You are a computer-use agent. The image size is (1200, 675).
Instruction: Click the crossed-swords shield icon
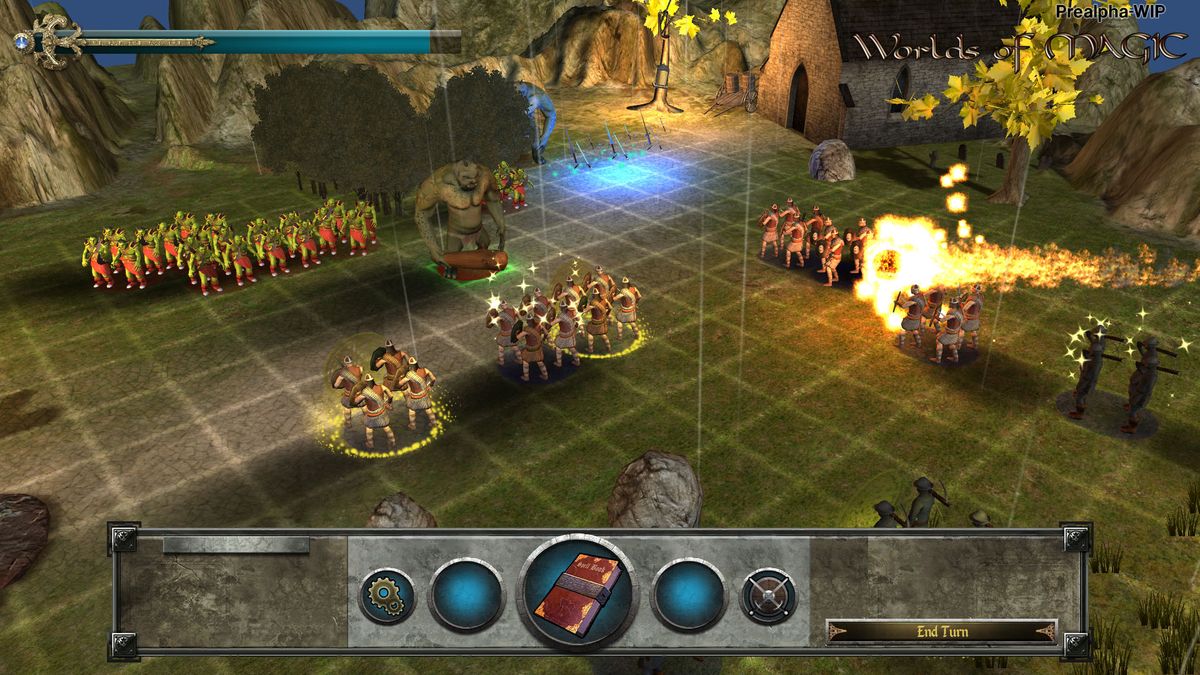point(768,596)
